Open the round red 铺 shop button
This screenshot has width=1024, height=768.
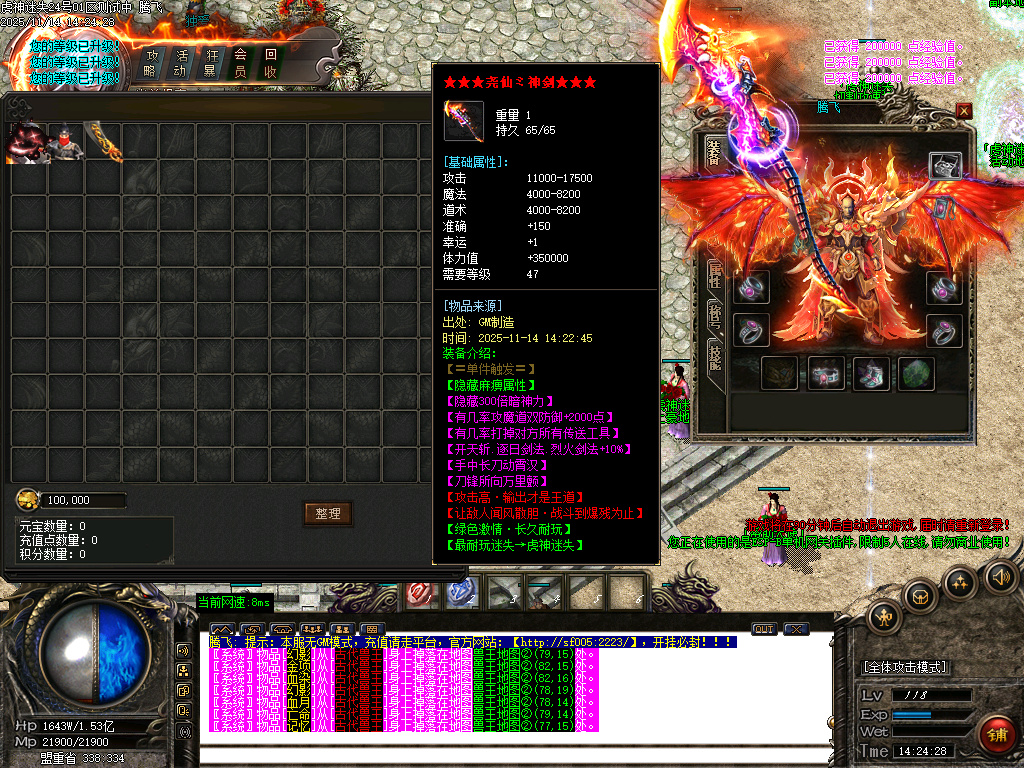tap(996, 735)
